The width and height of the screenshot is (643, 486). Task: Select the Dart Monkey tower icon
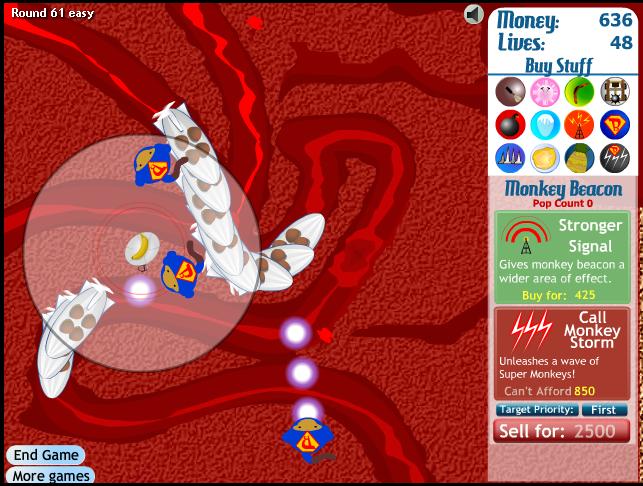click(509, 91)
